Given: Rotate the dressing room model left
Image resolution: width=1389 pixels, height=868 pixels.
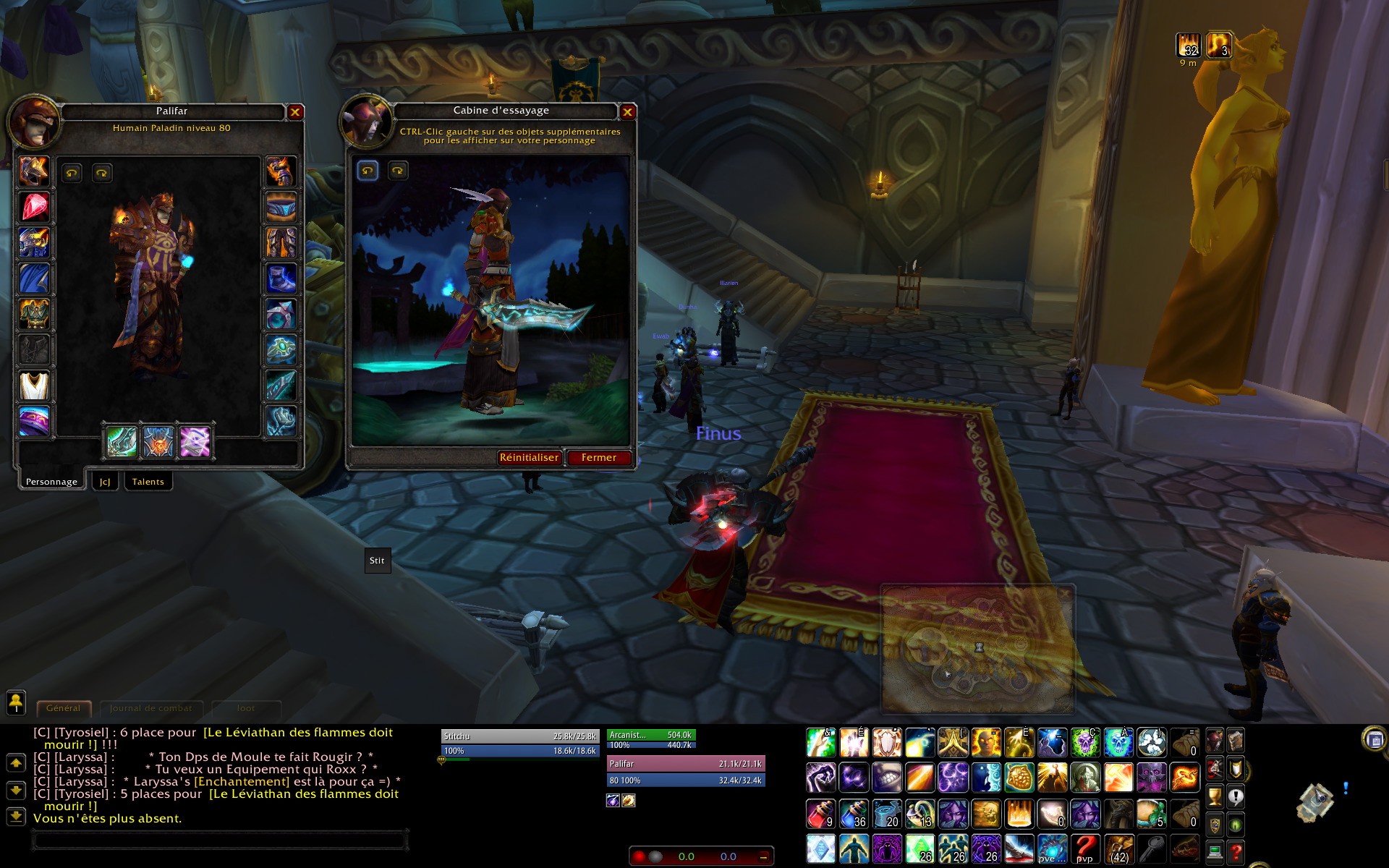Looking at the screenshot, I should click(368, 171).
